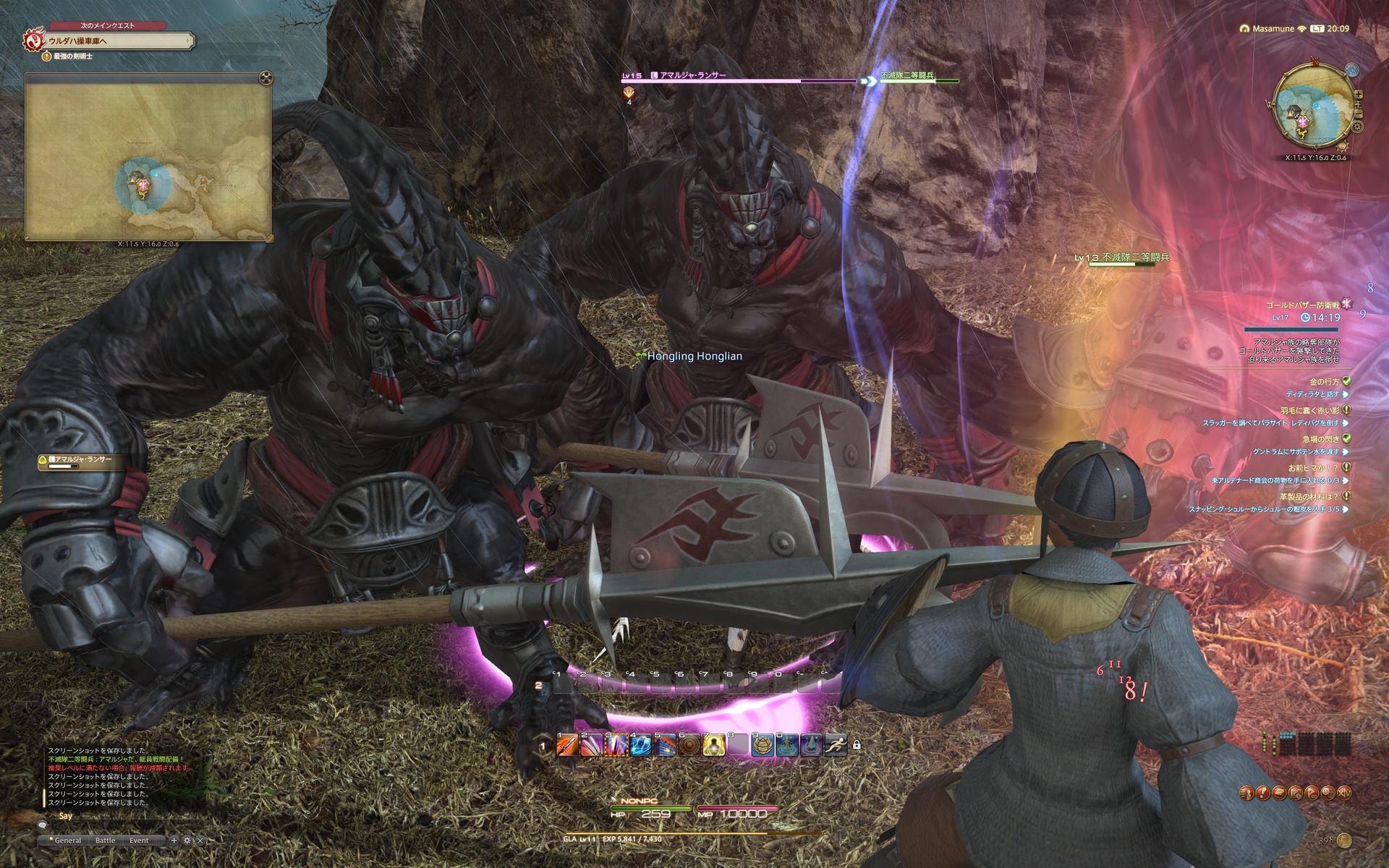
Task: Activate the flaming sword ability in slot 1
Action: 567,745
